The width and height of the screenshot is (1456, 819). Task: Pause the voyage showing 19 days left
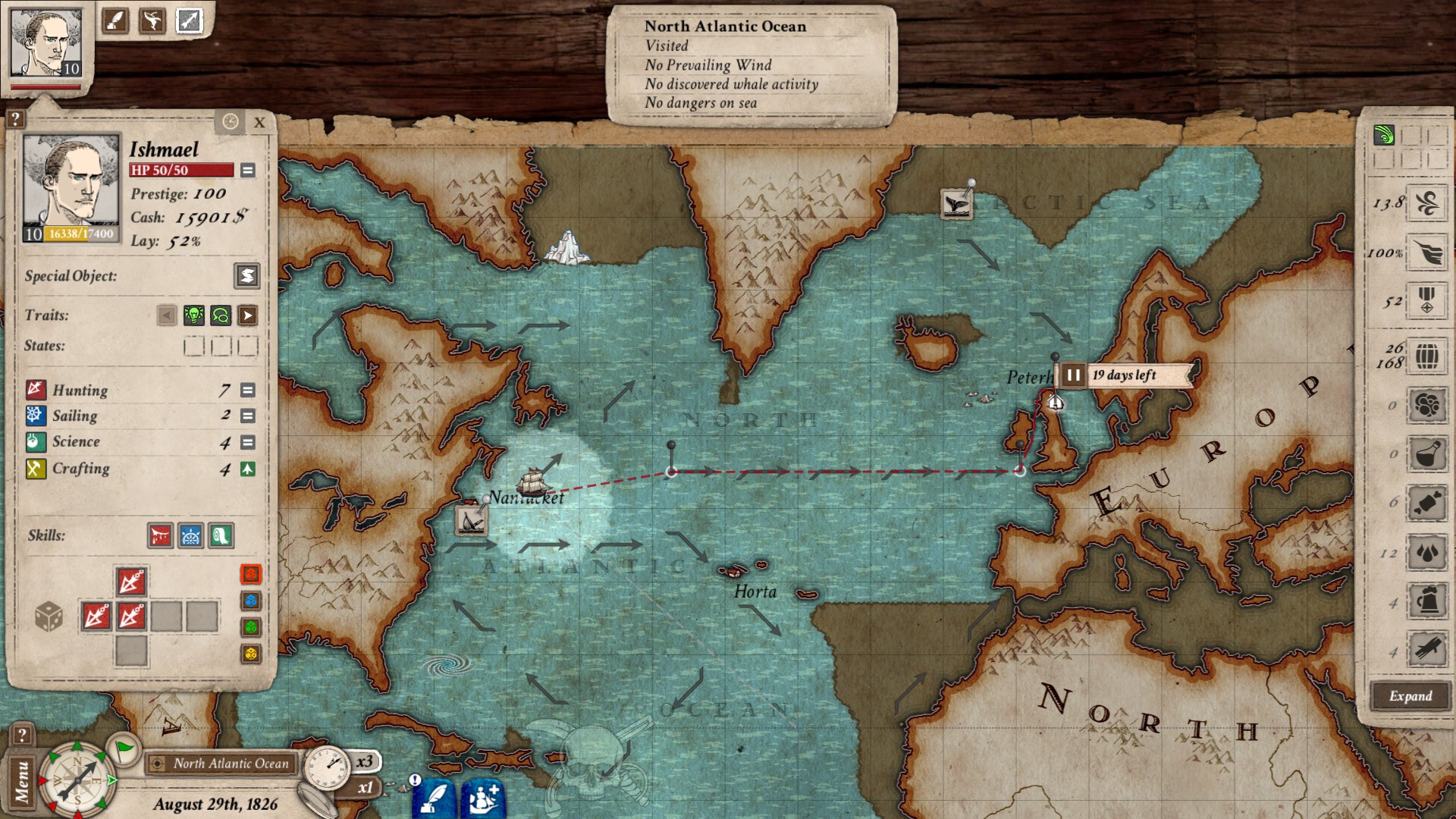click(x=1074, y=373)
